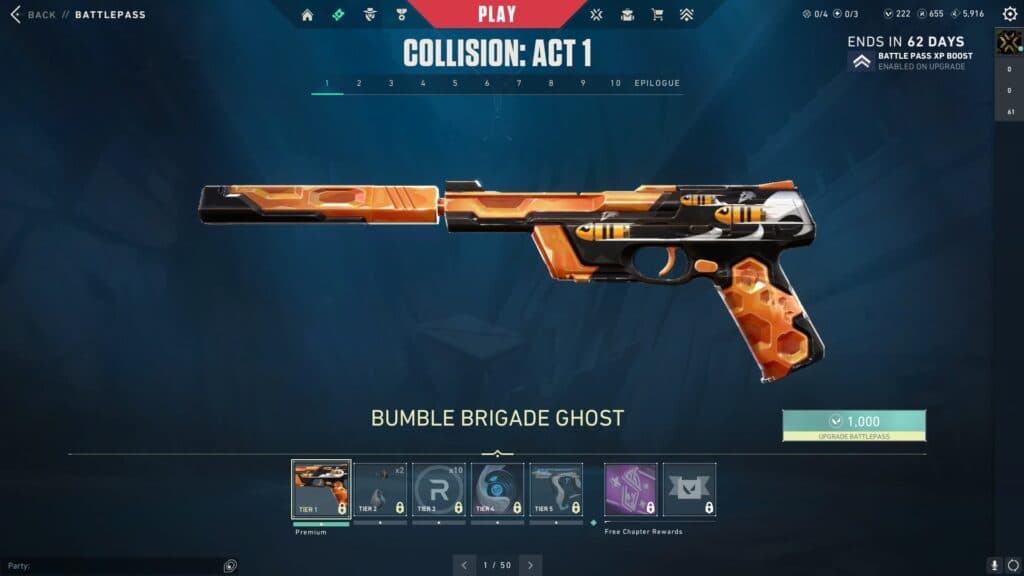Image resolution: width=1024 pixels, height=576 pixels.
Task: Hit the red PLAY button
Action: [497, 14]
